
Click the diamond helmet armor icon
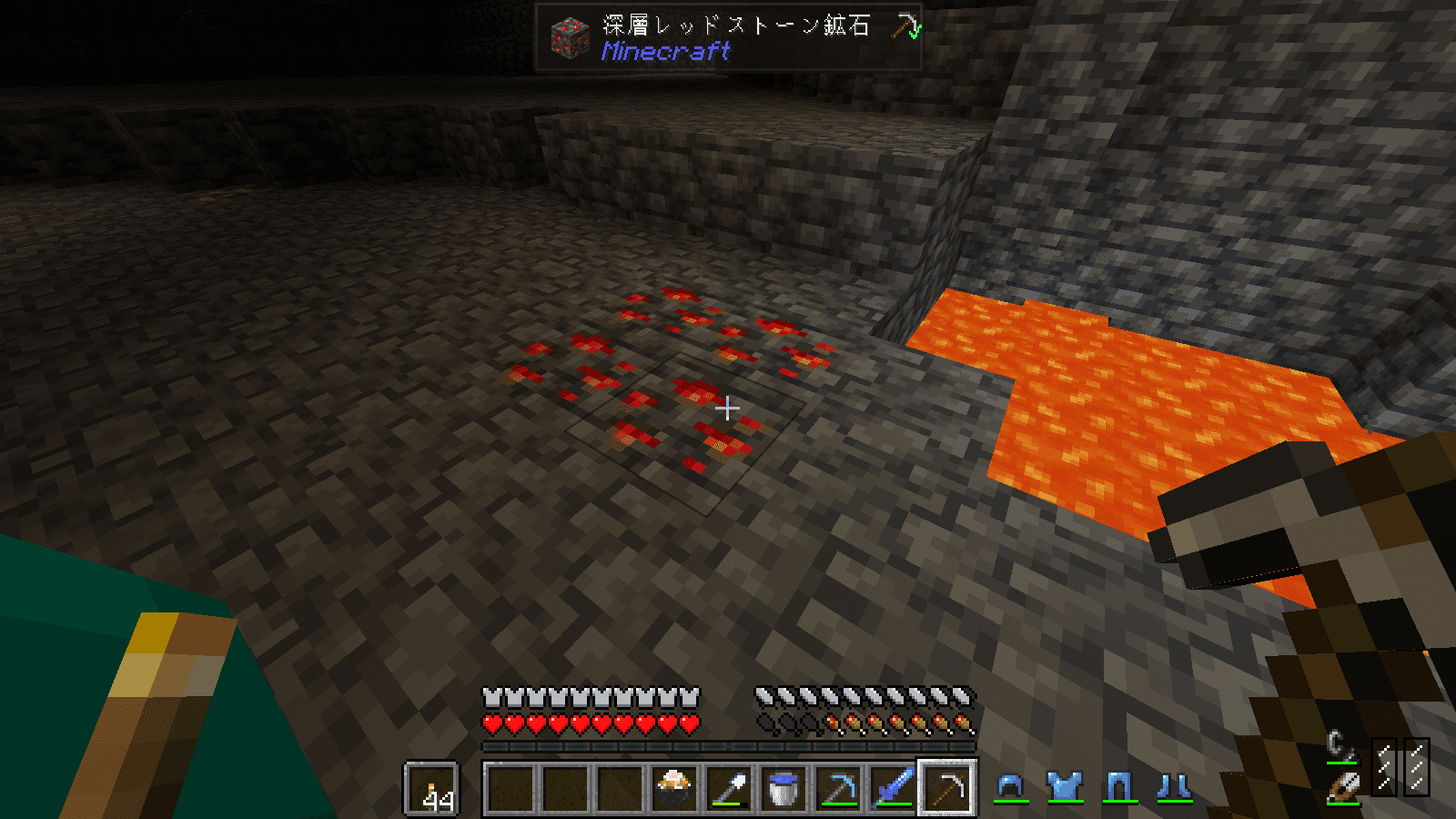point(1010,785)
